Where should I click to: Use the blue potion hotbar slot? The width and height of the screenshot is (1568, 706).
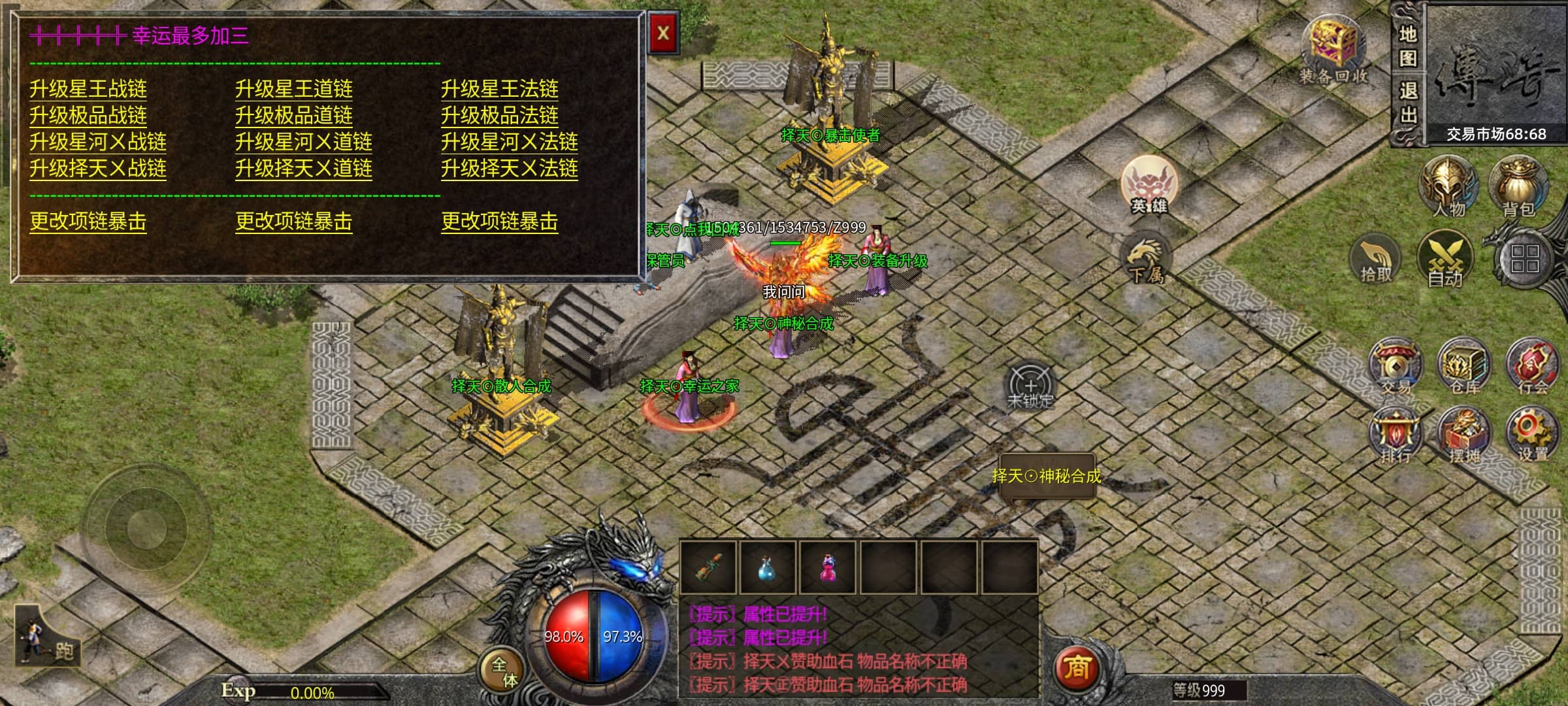point(768,567)
